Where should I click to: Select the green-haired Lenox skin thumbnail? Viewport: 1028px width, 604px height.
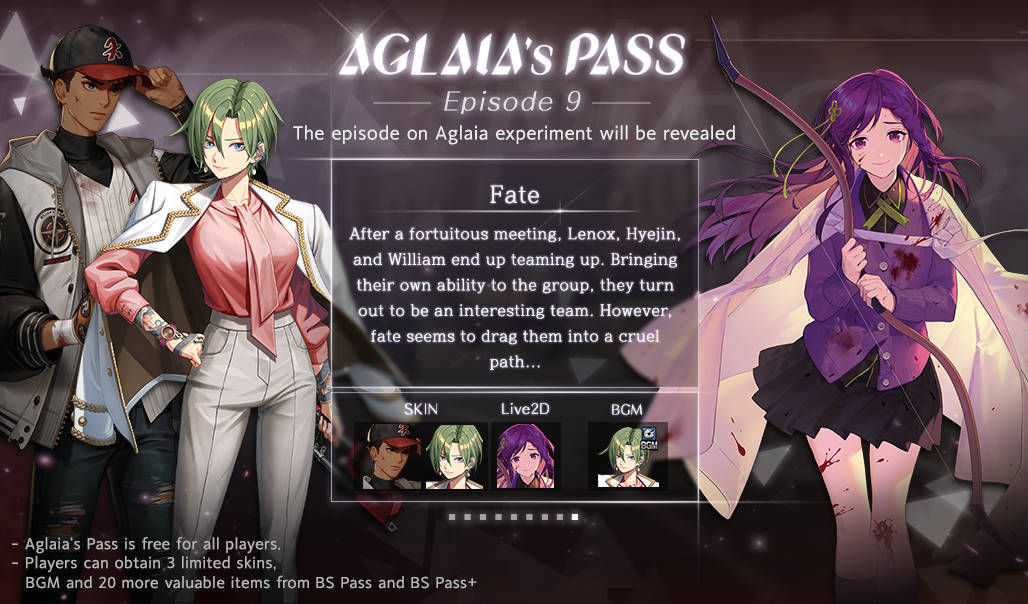coord(456,456)
